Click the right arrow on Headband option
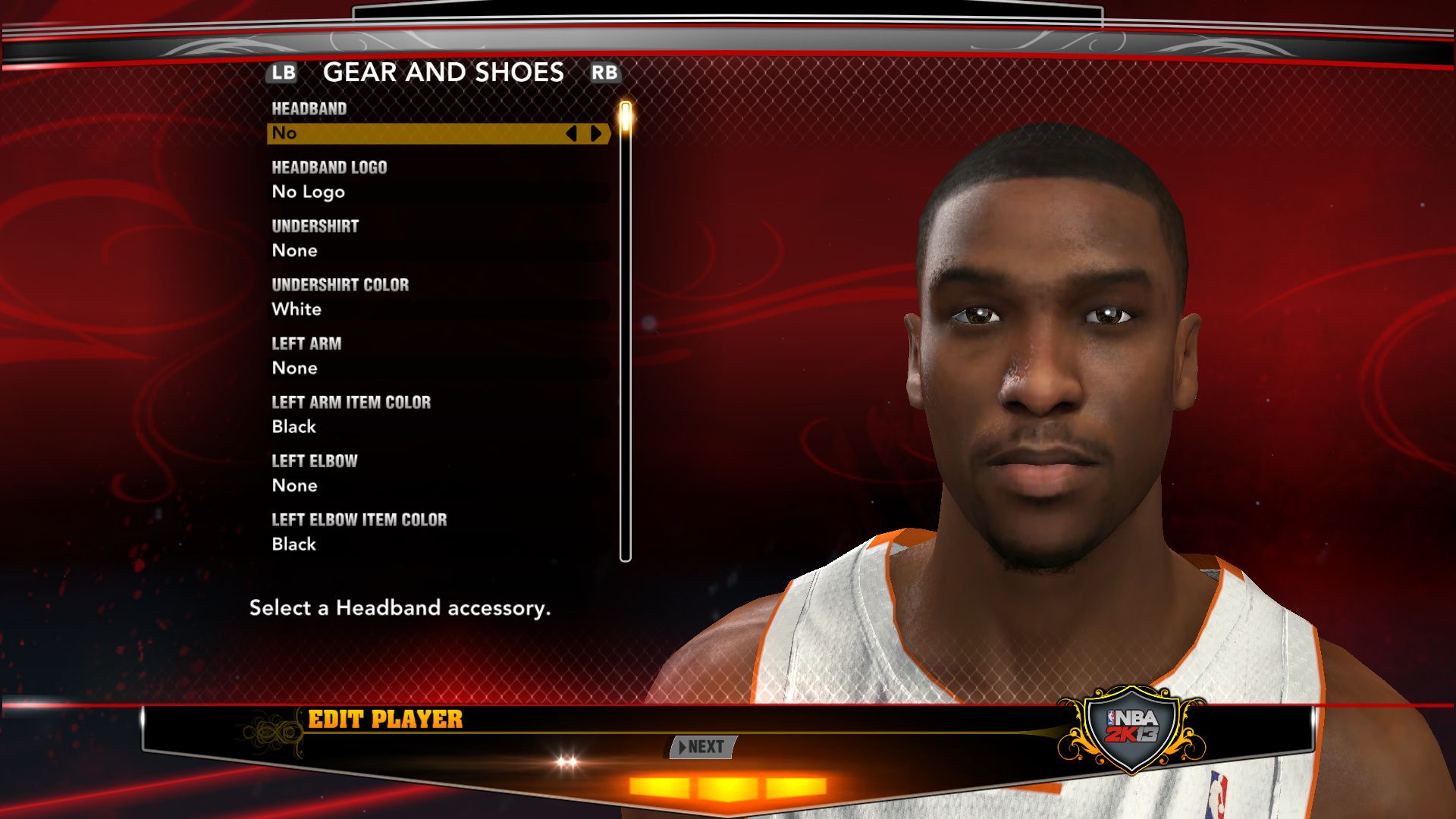The height and width of the screenshot is (819, 1456). (596, 133)
